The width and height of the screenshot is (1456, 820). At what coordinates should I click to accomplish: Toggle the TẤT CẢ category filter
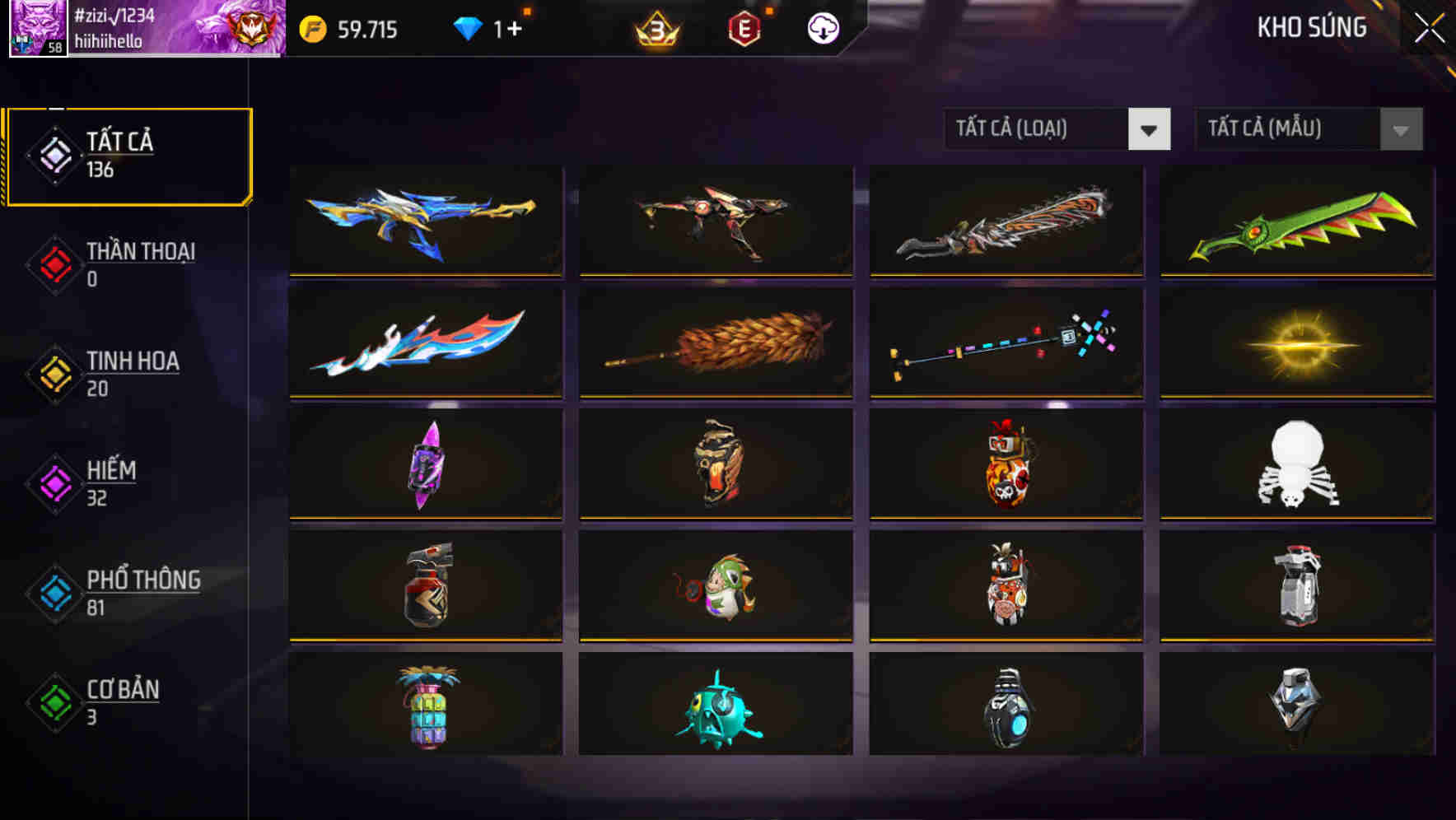point(128,153)
